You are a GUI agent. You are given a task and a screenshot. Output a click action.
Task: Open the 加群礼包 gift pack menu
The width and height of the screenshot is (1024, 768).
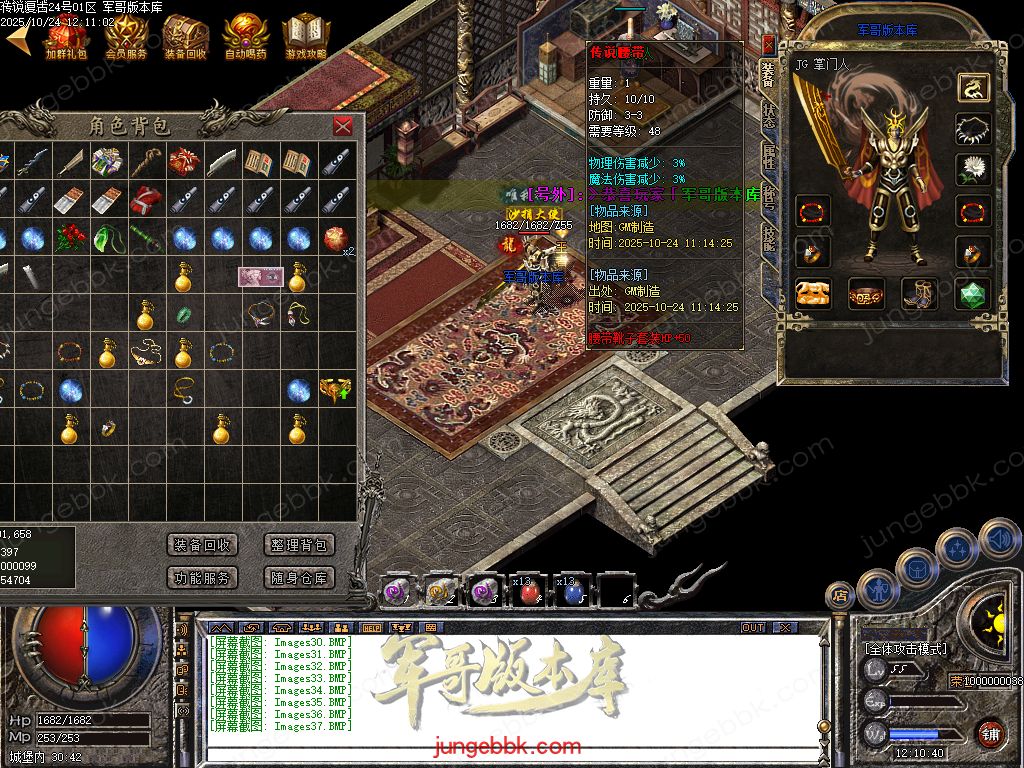(66, 37)
